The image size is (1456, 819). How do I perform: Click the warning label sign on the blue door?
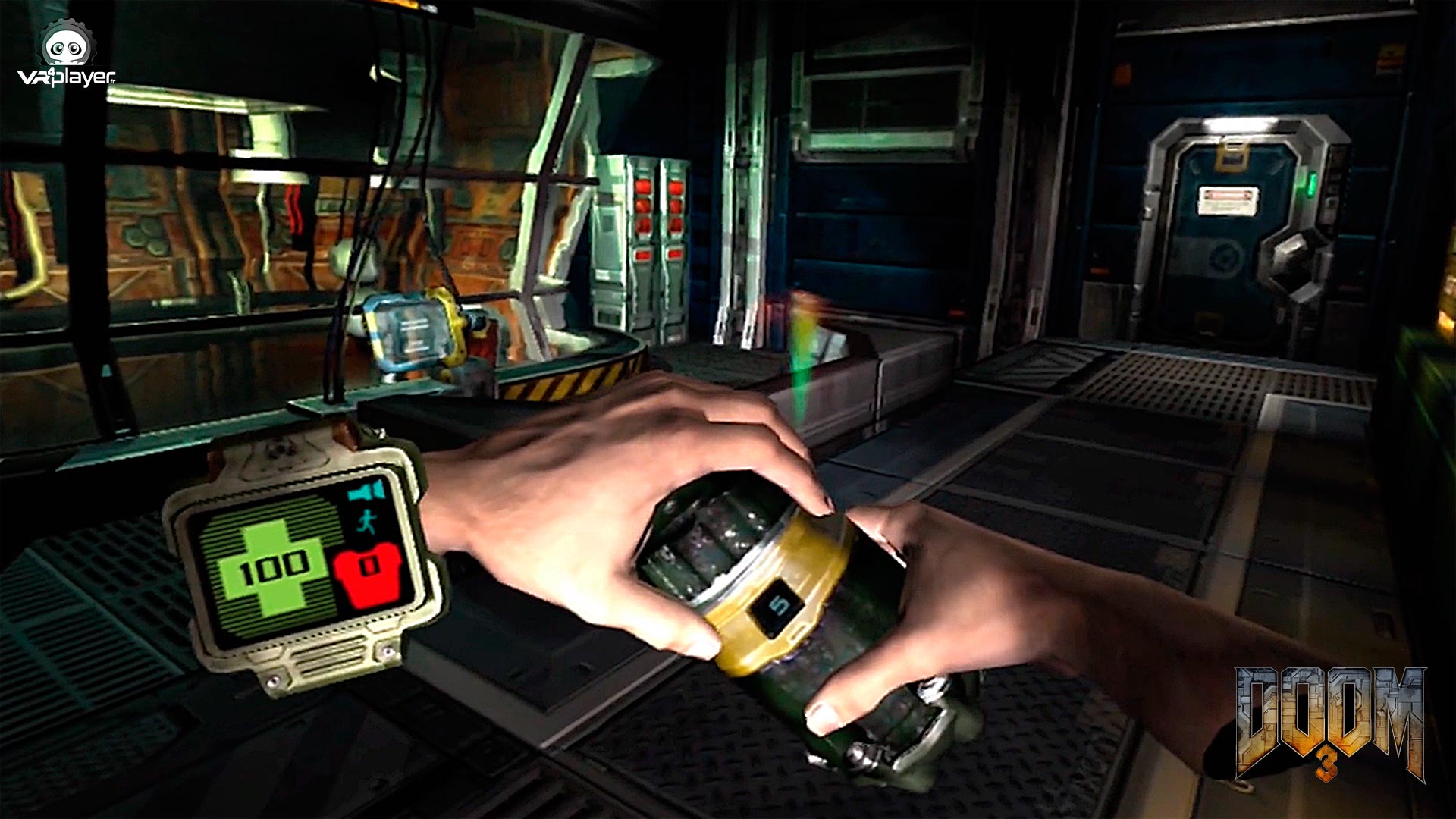[x=1228, y=199]
